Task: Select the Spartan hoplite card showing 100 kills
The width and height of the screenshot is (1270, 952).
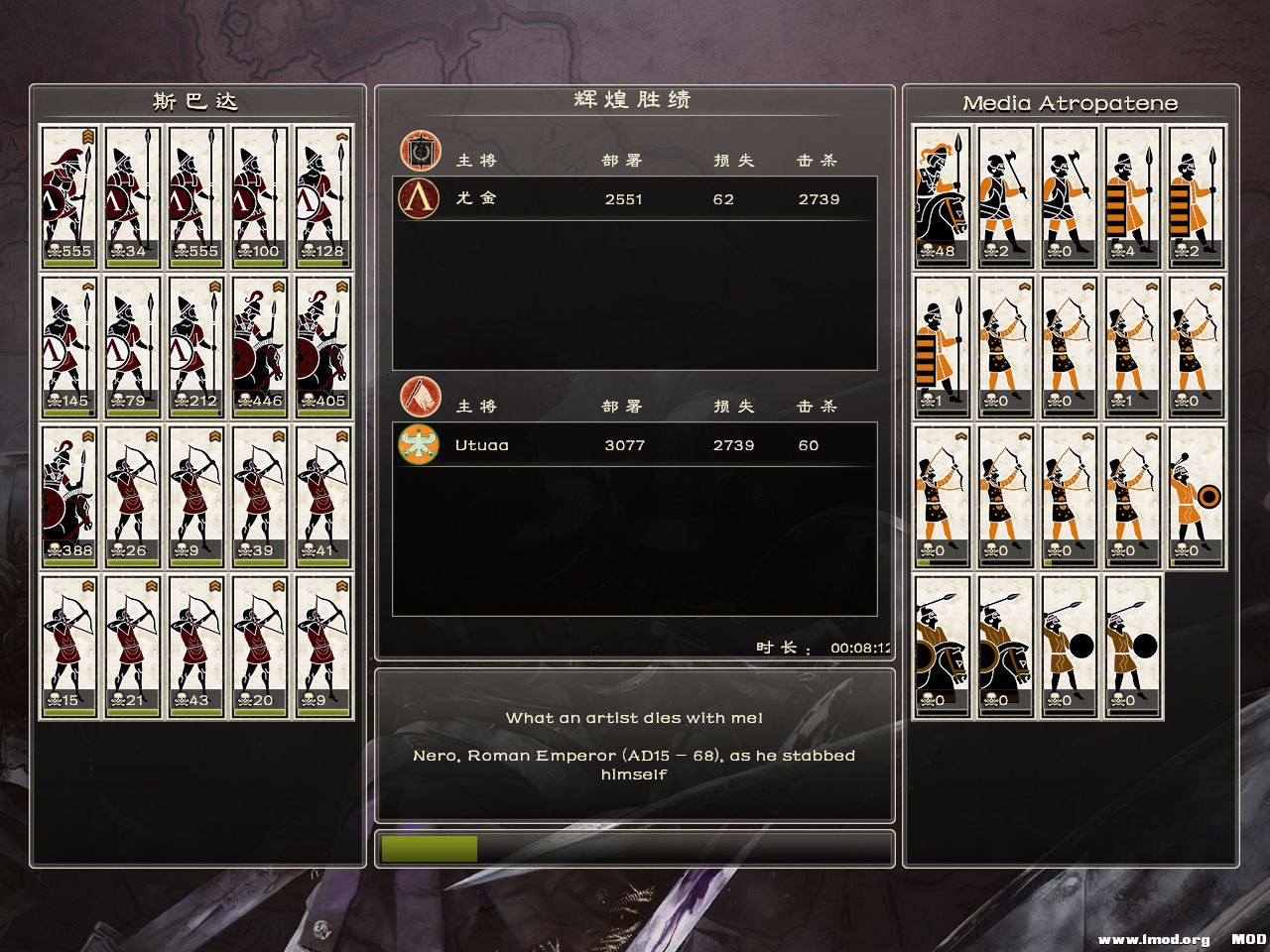Action: (x=259, y=197)
